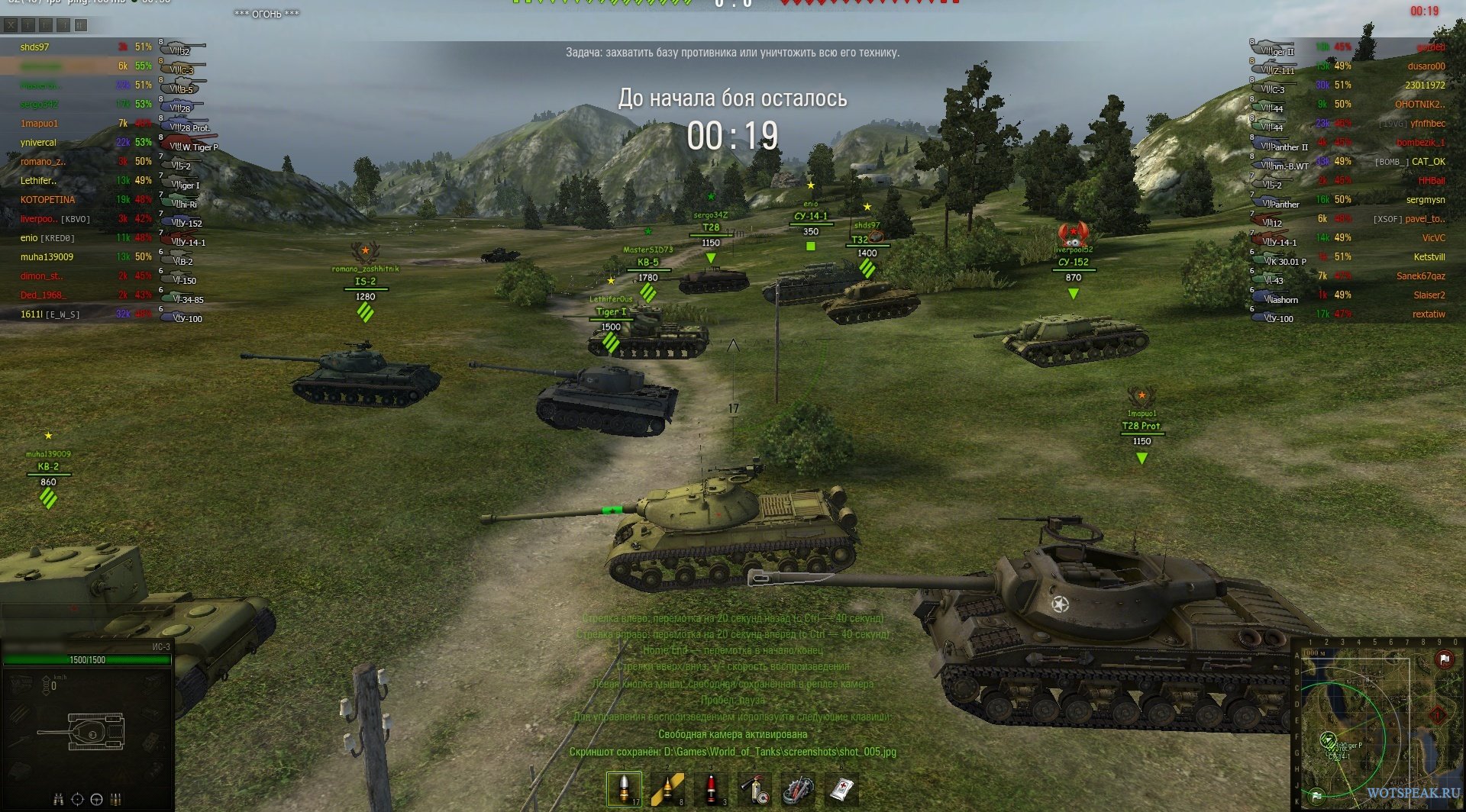1466x812 pixels.
Task: Use the fire extinguisher consumable
Action: (754, 789)
